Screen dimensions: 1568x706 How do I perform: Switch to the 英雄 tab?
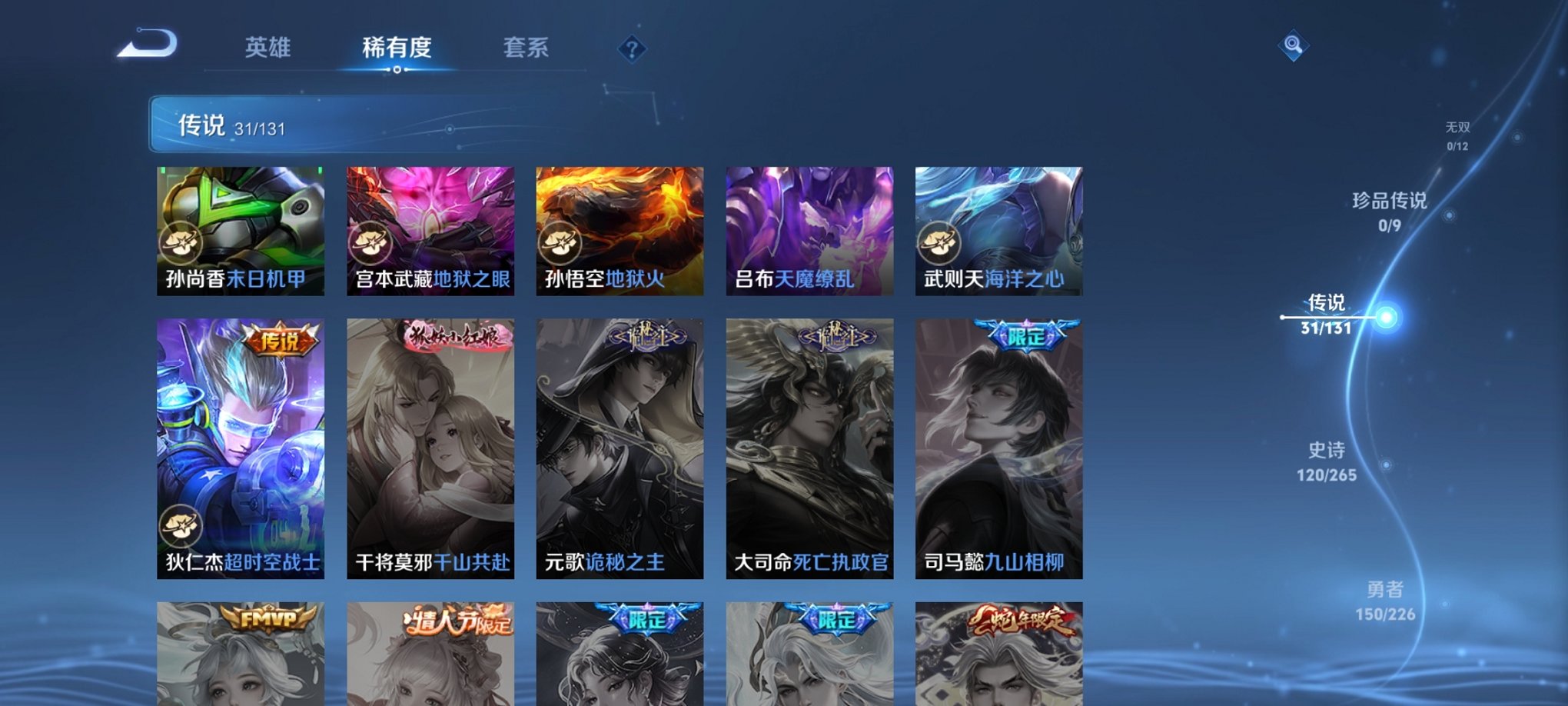coord(267,48)
